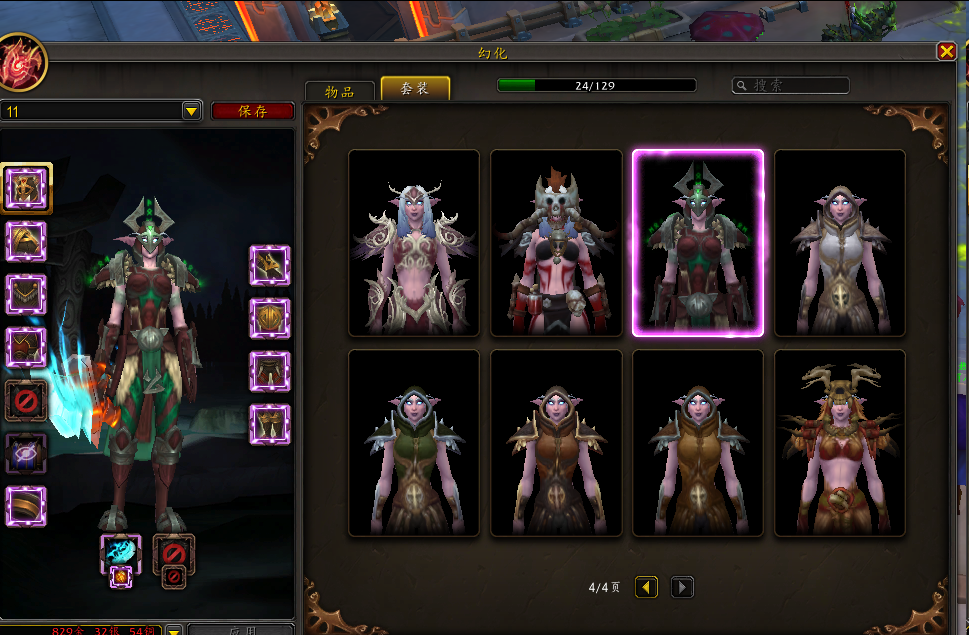Switch to the 物品 items tab
This screenshot has height=635, width=969.
click(339, 90)
